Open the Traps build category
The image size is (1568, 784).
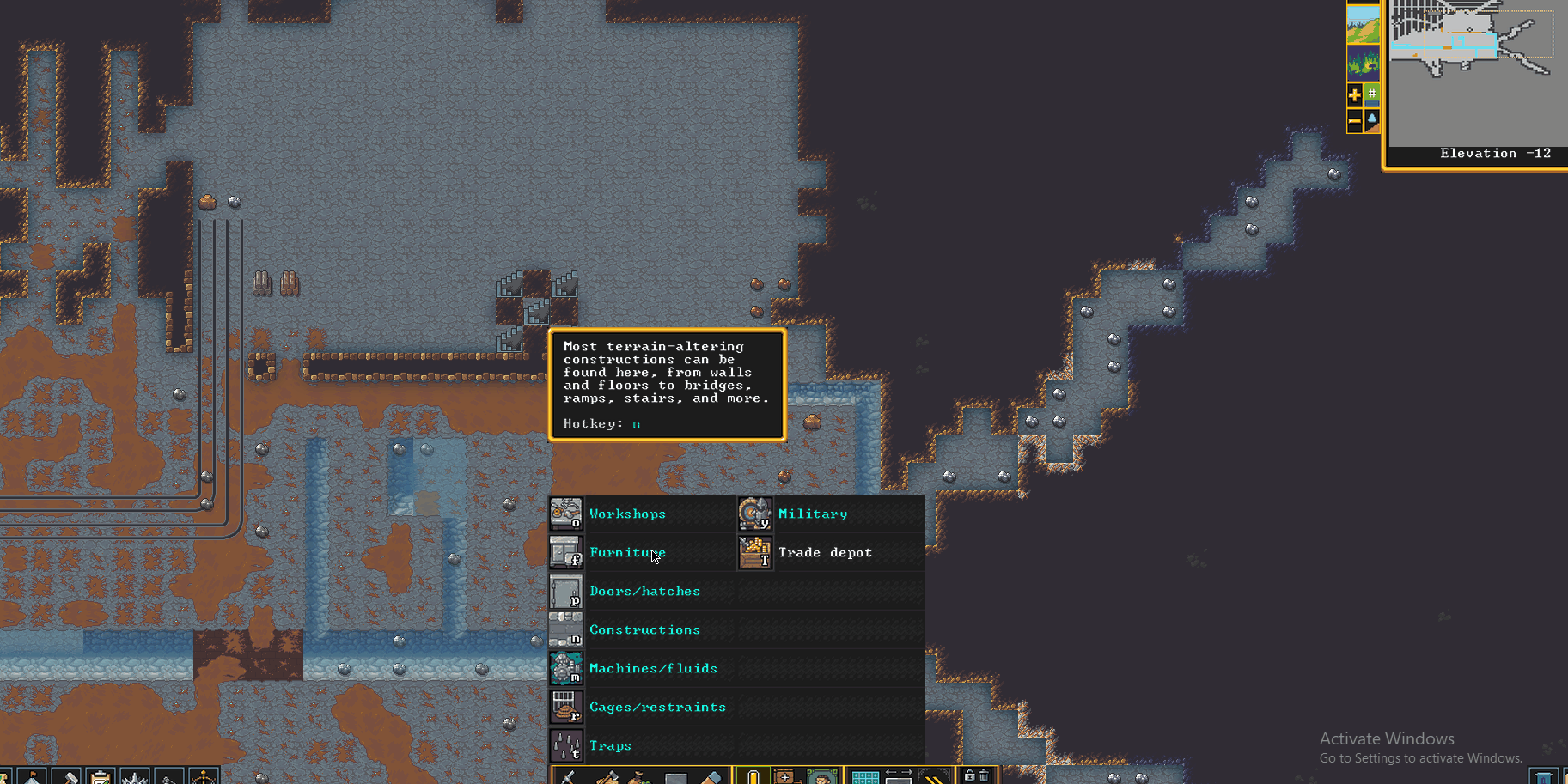click(610, 745)
